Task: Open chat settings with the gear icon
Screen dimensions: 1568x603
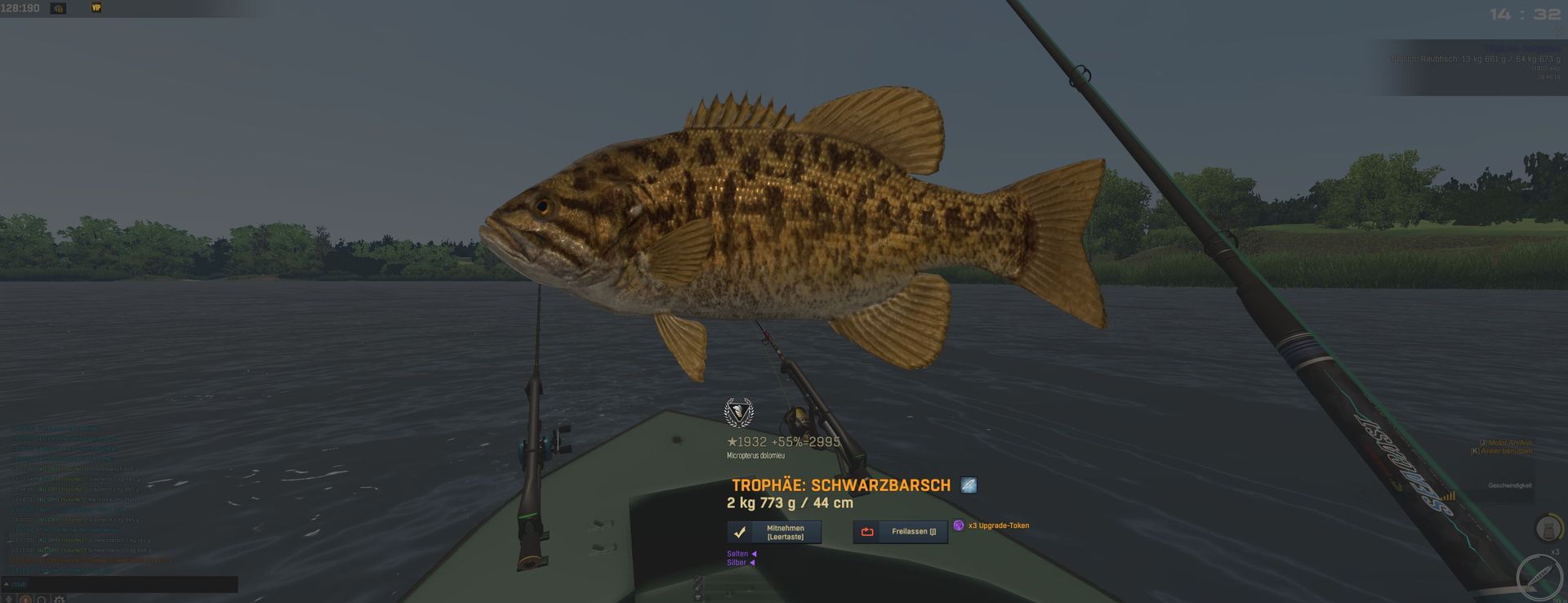Action: (x=59, y=600)
